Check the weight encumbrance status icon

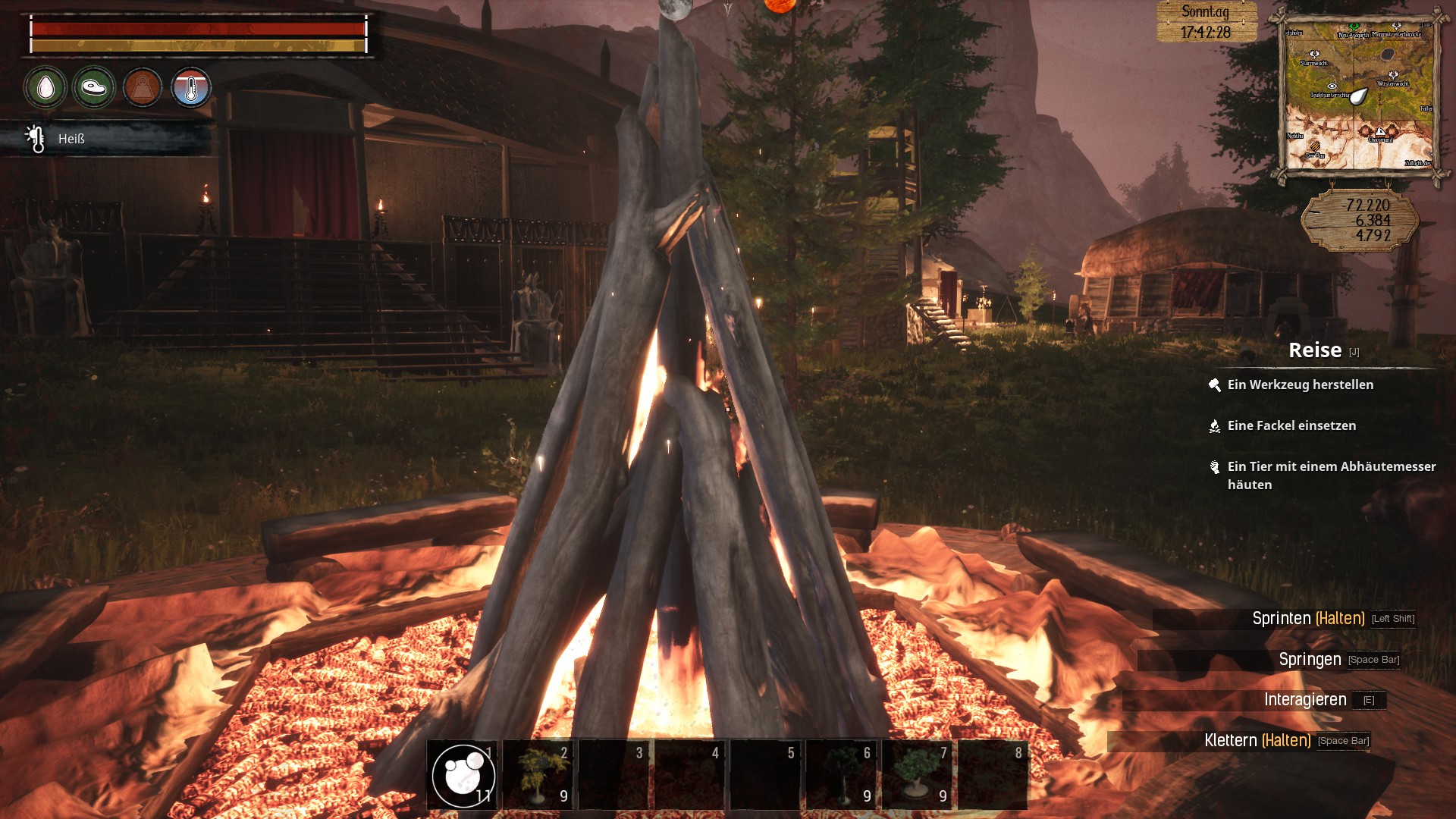tap(143, 88)
